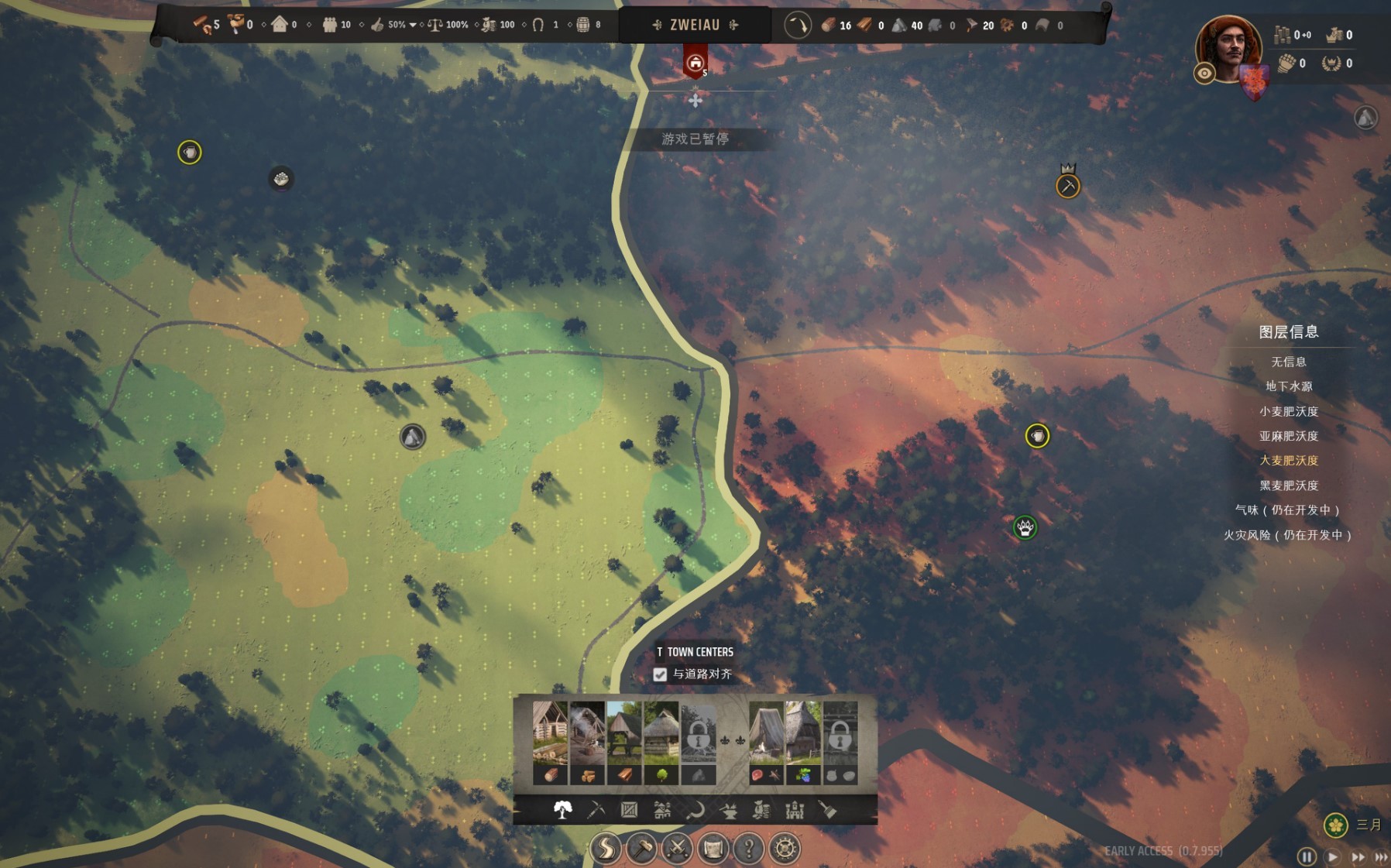Toggle the 与道路对齐 checkbox
Viewport: 1391px width, 868px height.
tap(660, 674)
